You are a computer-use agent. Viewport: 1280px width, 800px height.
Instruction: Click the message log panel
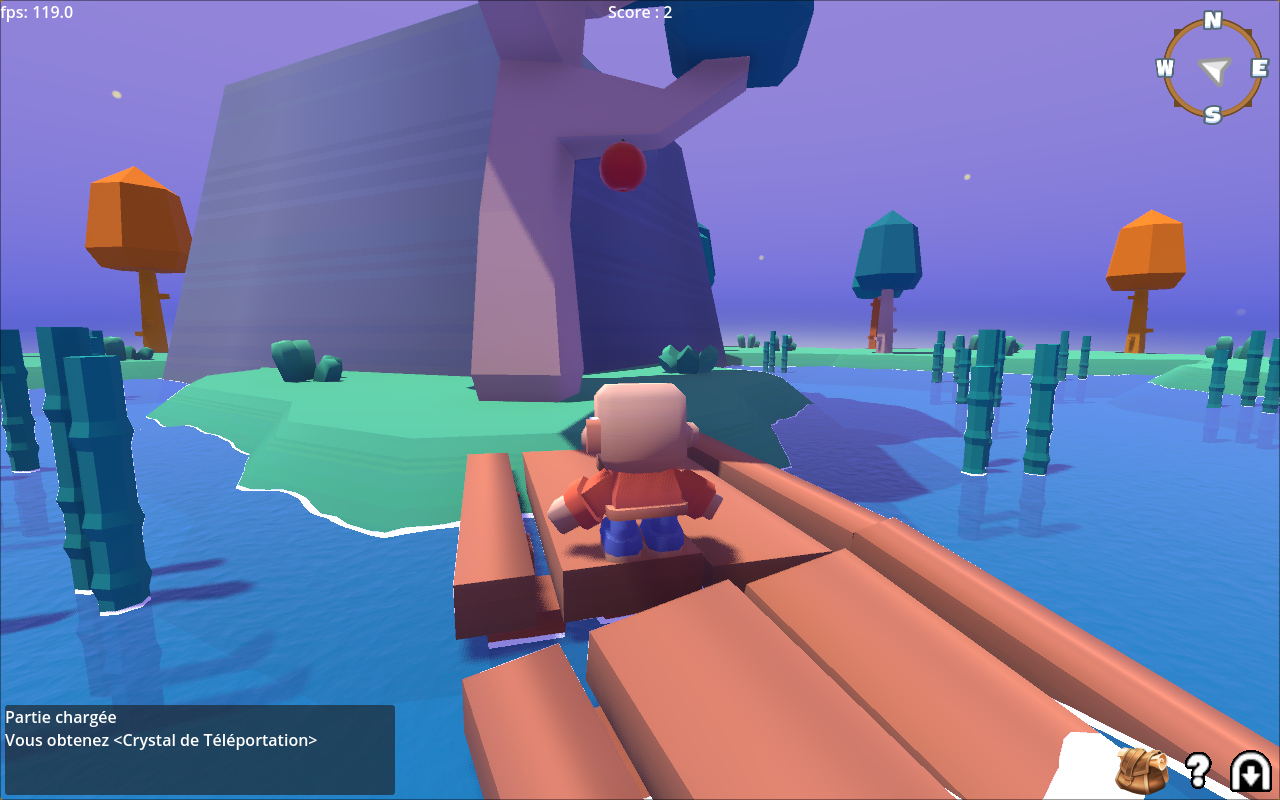tap(199, 749)
